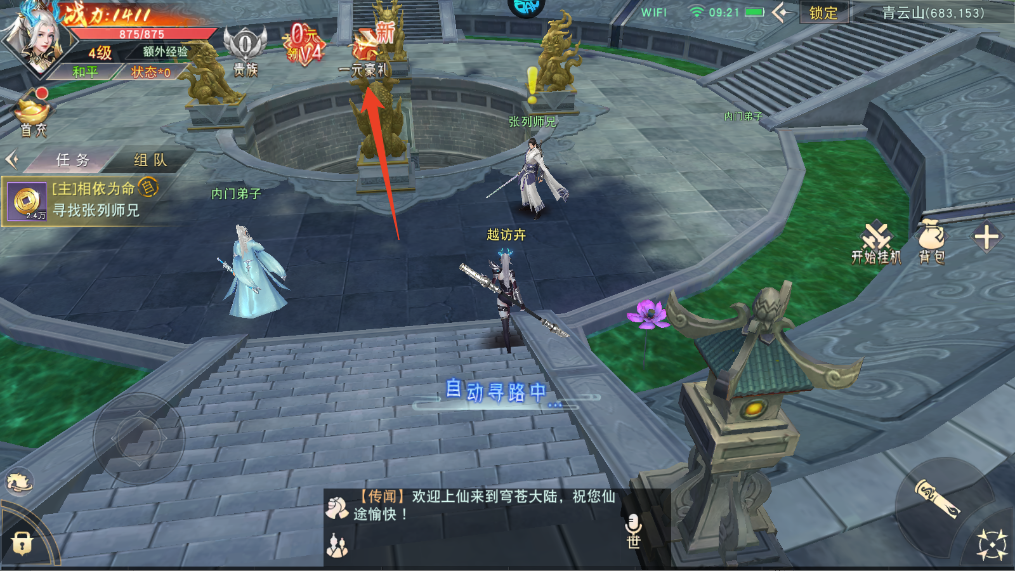Open the 状态 status panel
This screenshot has width=1015, height=571.
coord(151,72)
